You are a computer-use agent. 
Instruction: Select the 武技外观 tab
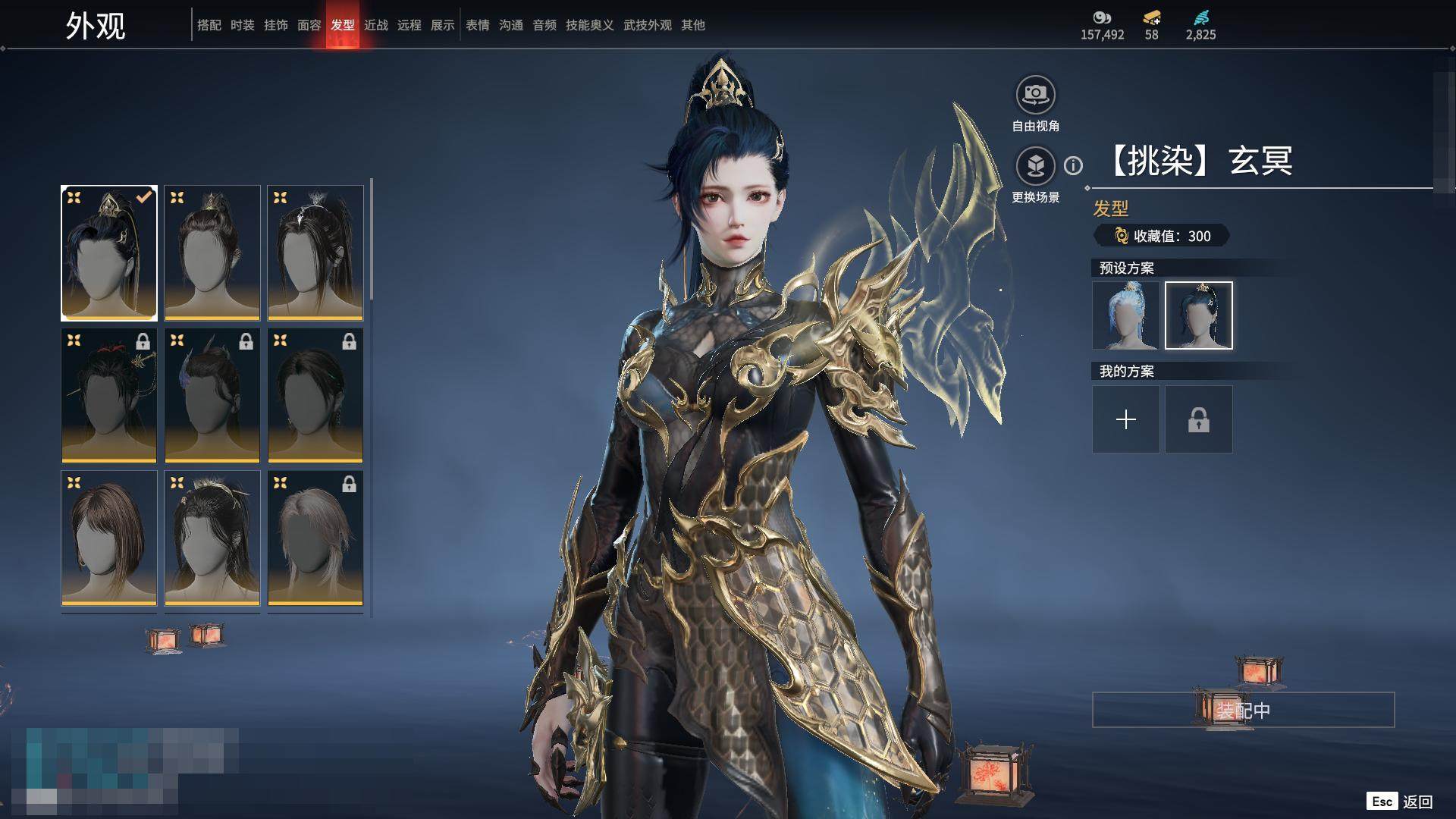(648, 25)
